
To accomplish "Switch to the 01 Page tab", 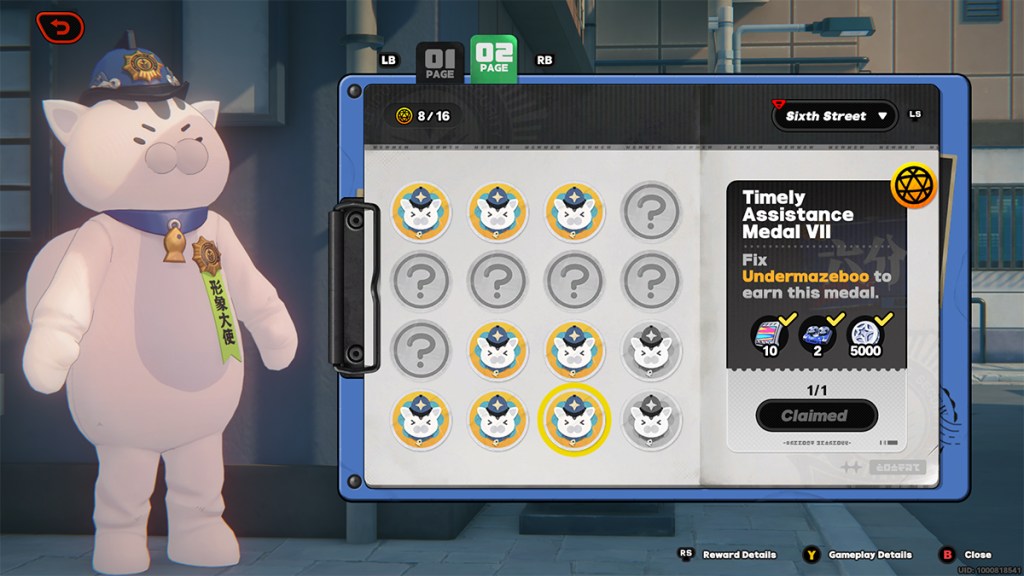I will (439, 62).
